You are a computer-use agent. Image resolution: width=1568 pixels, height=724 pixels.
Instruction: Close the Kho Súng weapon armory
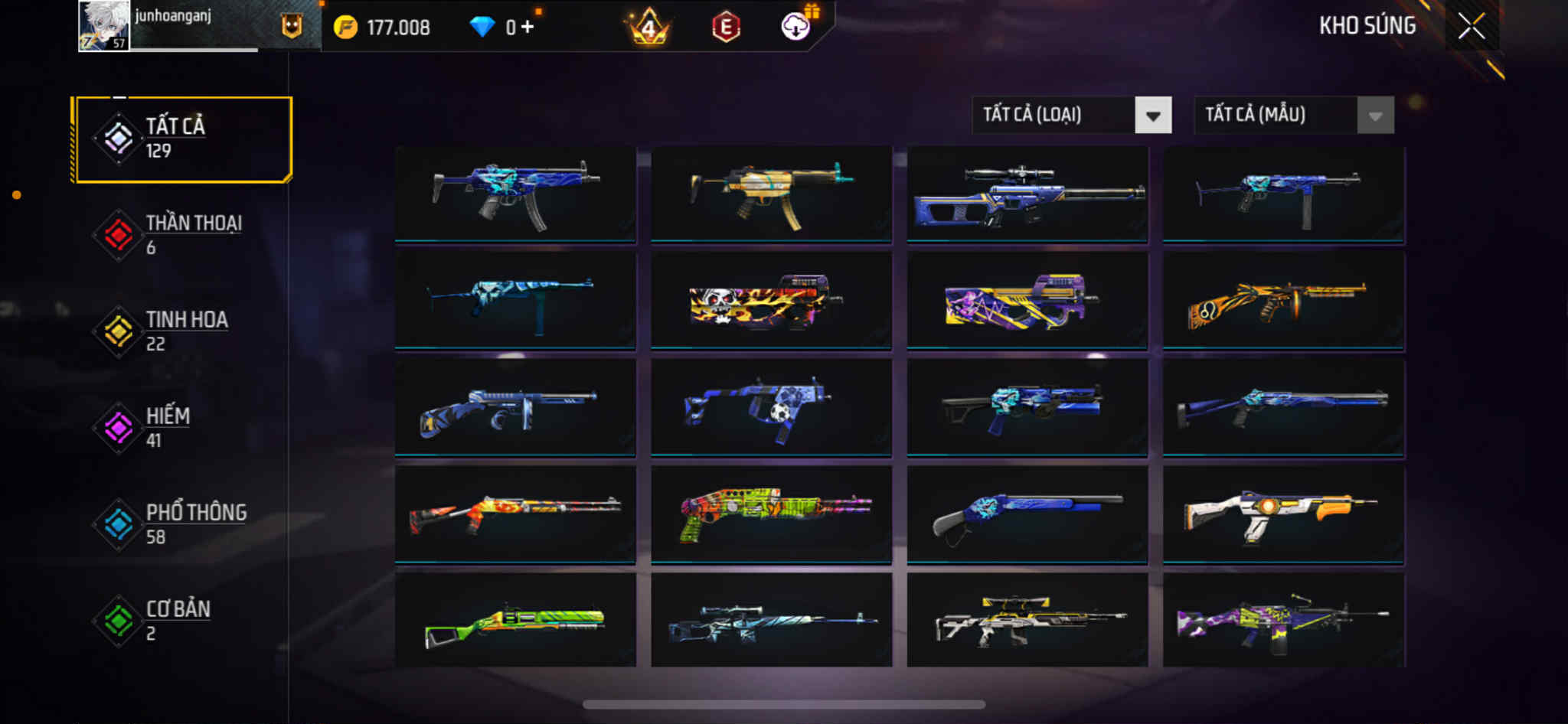coord(1471,27)
